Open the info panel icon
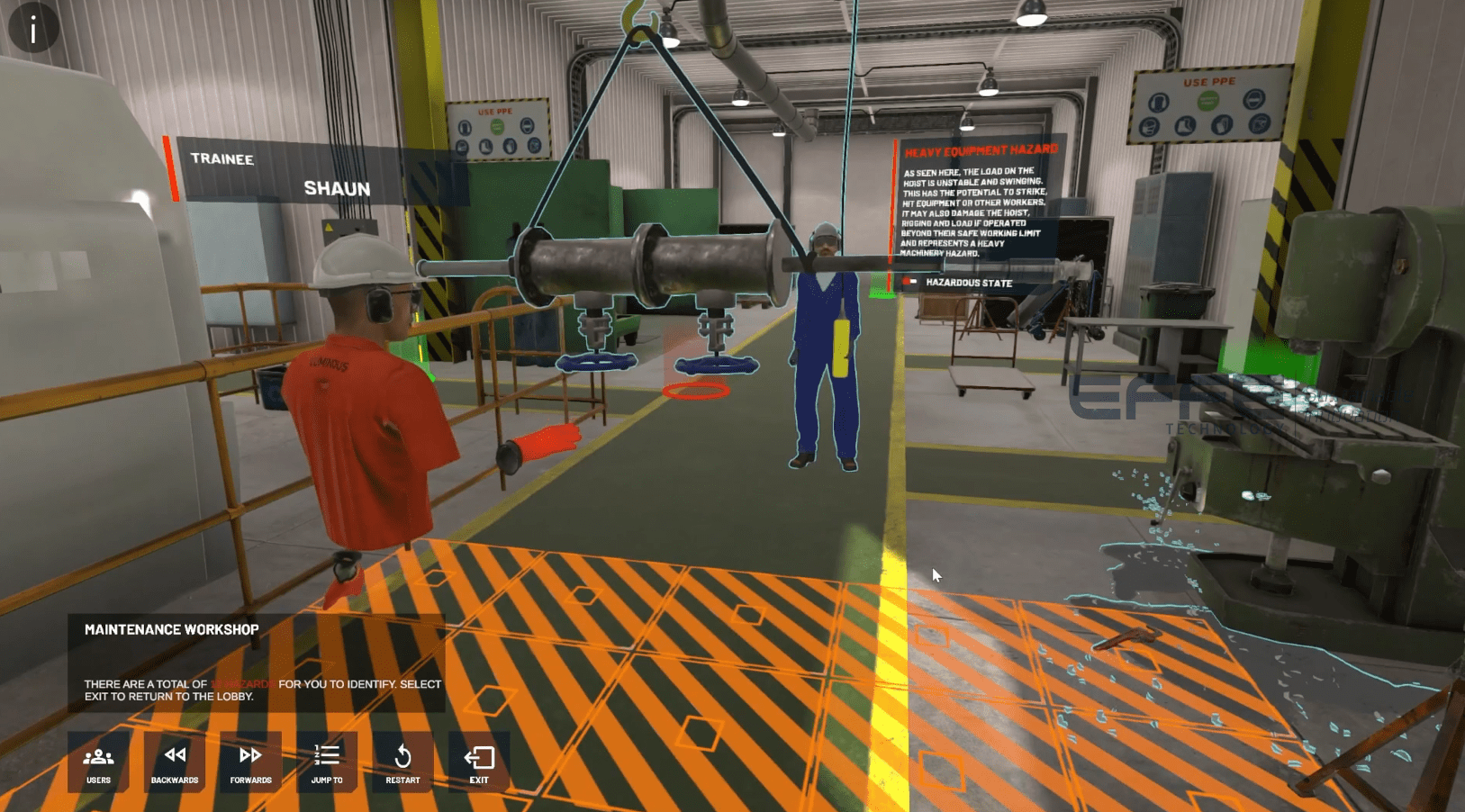Image resolution: width=1465 pixels, height=812 pixels. tap(33, 29)
